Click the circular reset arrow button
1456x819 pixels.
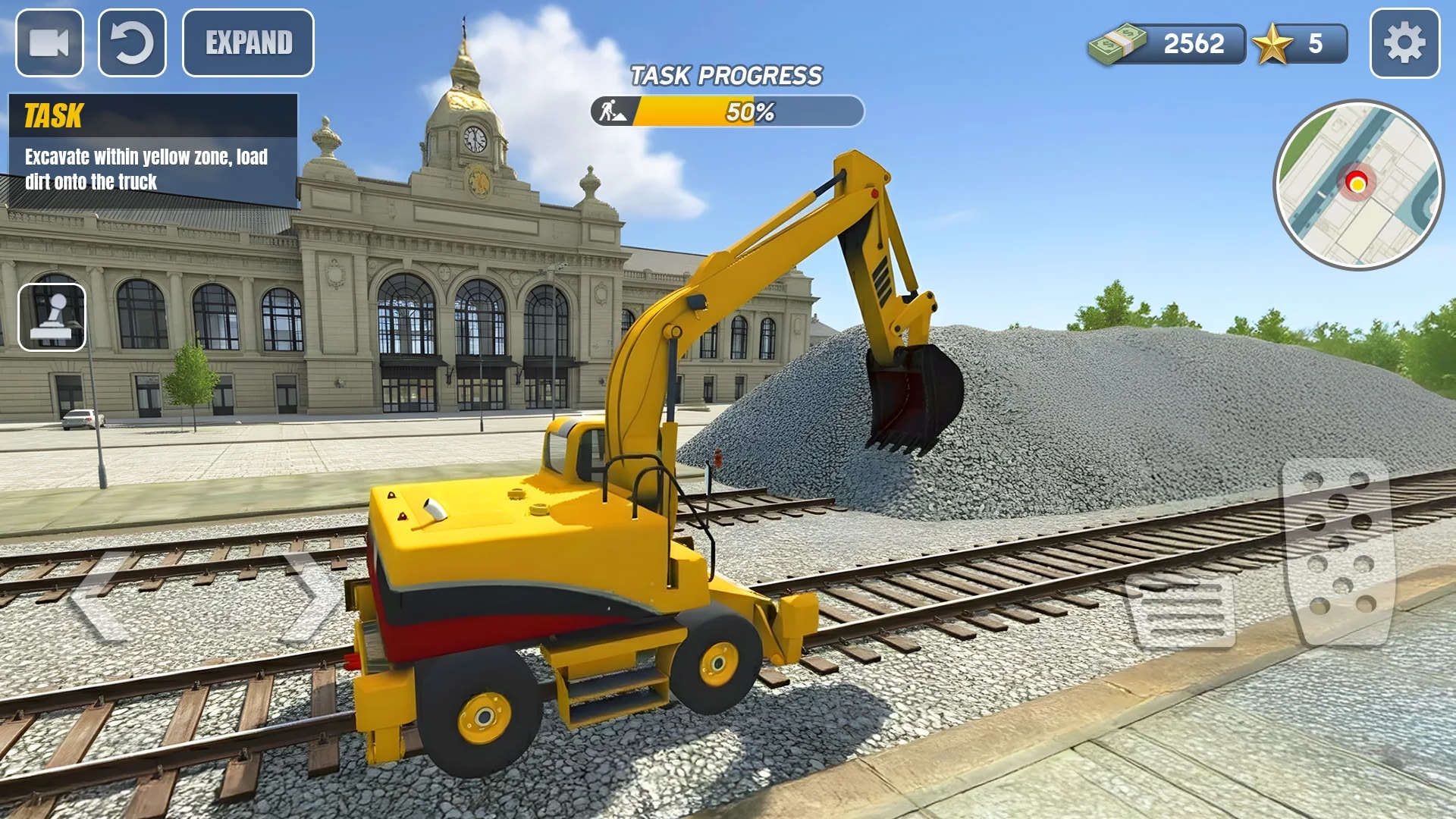[132, 43]
